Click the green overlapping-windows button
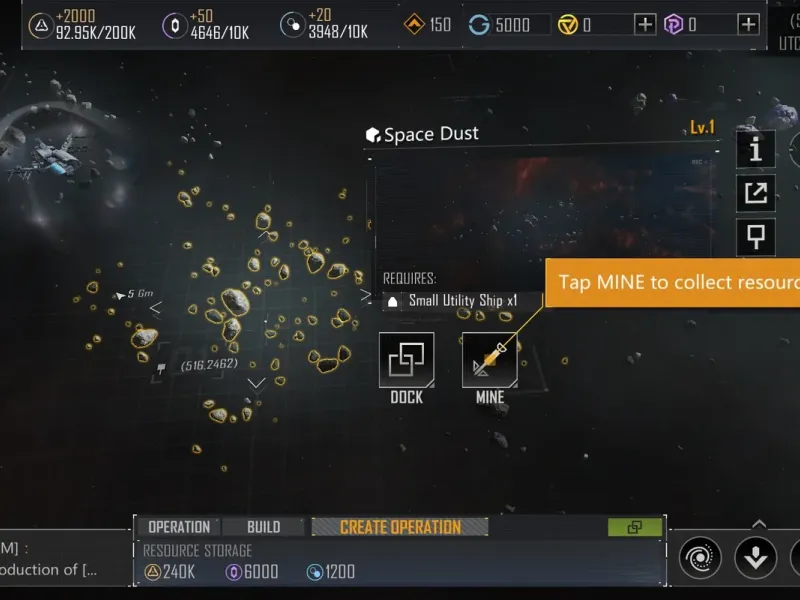Viewport: 800px width, 600px height. (x=634, y=527)
